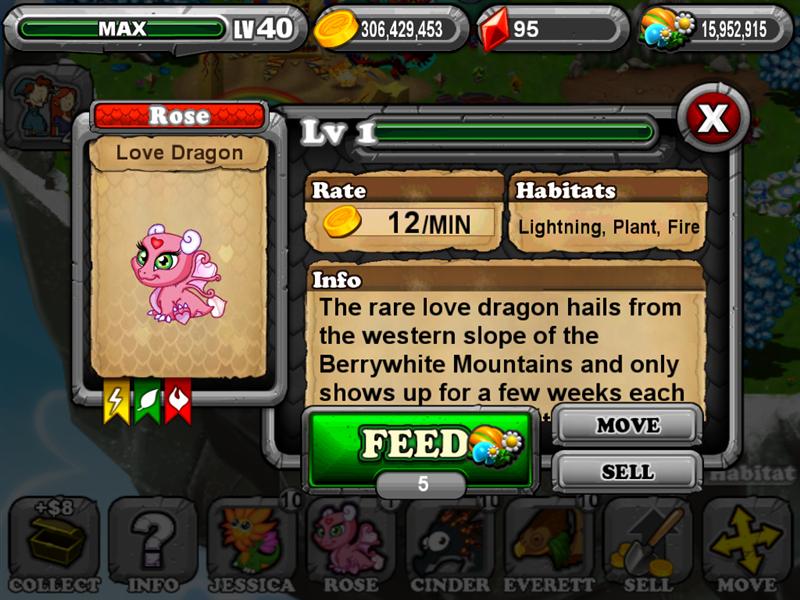This screenshot has height=600, width=800.
Task: Pick Everett the dragon portrait
Action: (x=548, y=545)
